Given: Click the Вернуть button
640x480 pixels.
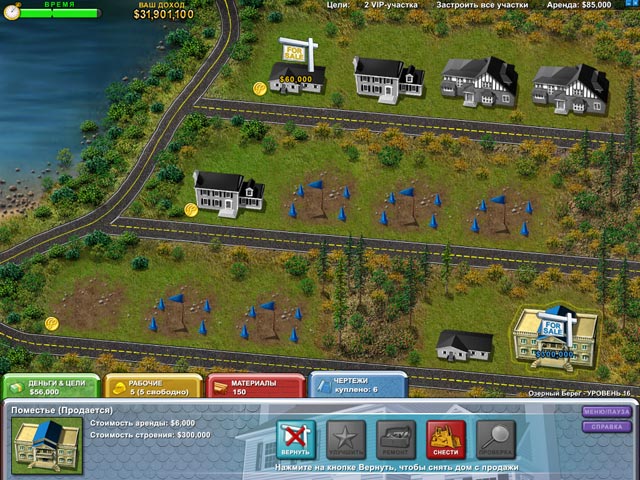Looking at the screenshot, I should (295, 440).
